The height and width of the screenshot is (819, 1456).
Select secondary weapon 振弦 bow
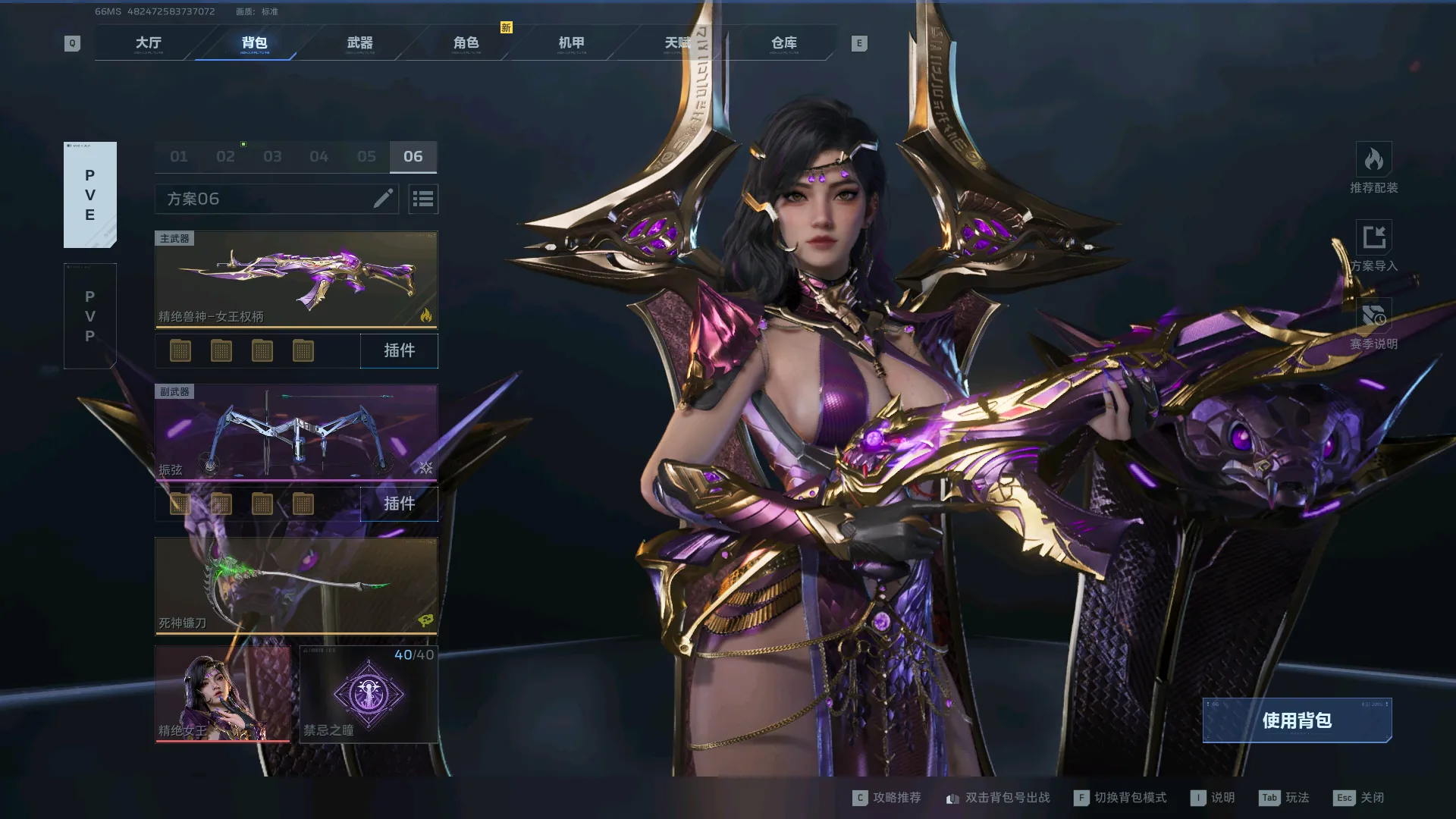pos(296,432)
